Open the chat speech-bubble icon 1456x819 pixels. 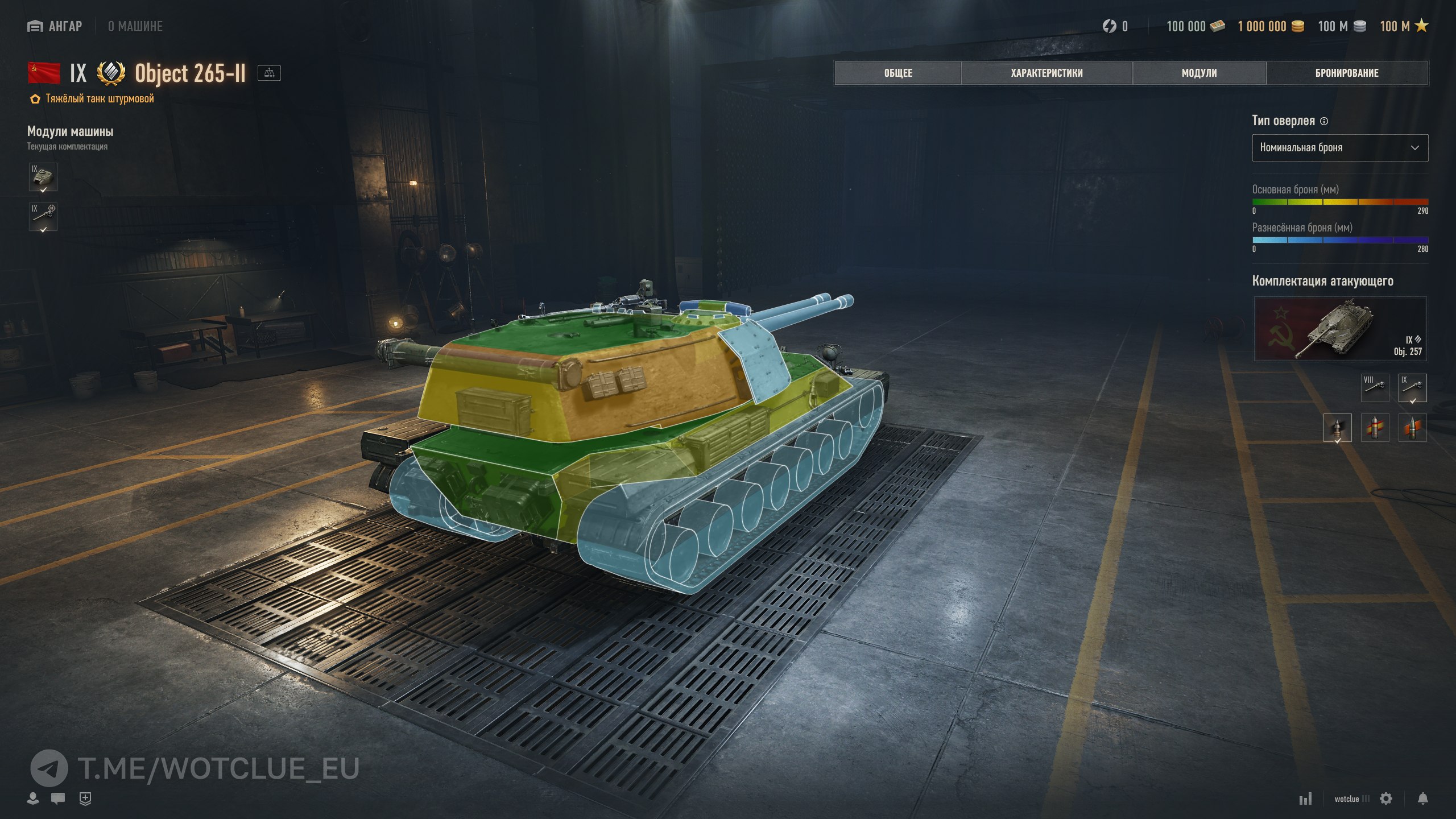pyautogui.click(x=57, y=799)
